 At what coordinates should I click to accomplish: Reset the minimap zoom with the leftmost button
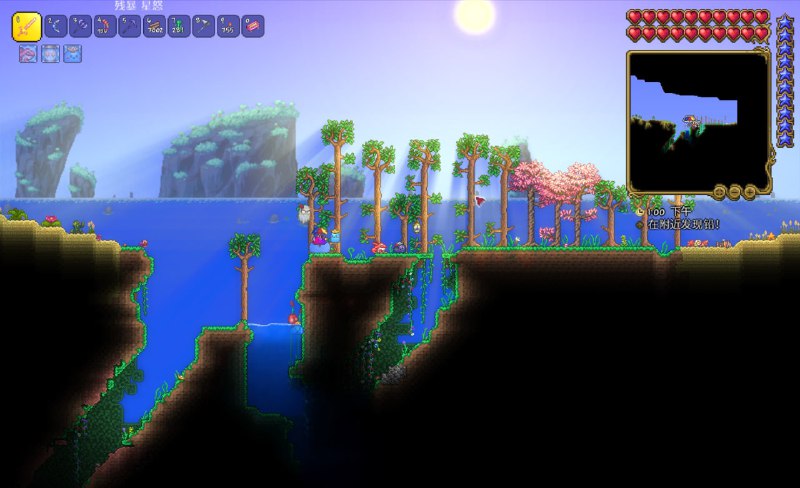(720, 191)
